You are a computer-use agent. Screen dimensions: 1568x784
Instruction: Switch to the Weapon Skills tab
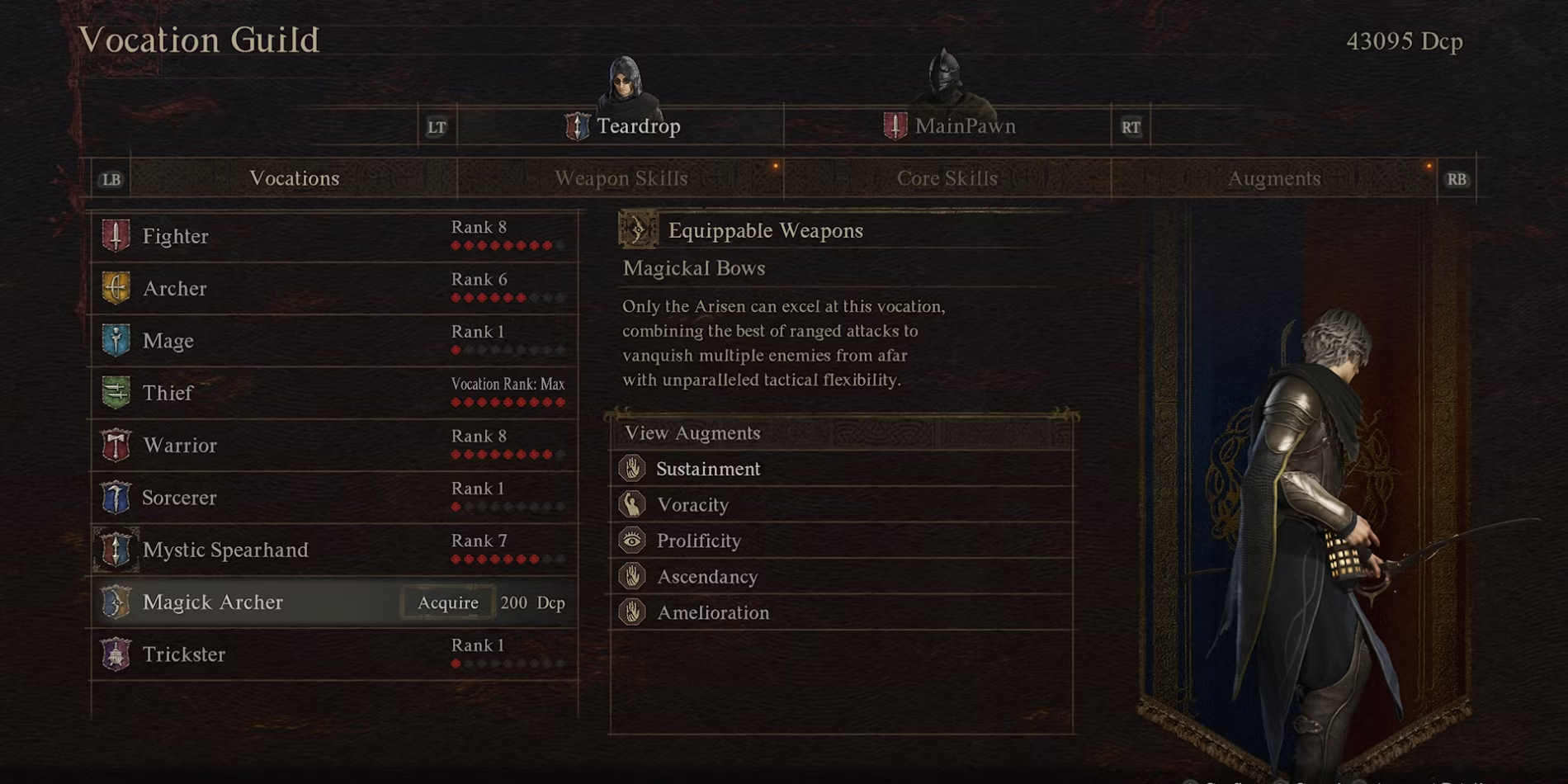(621, 178)
